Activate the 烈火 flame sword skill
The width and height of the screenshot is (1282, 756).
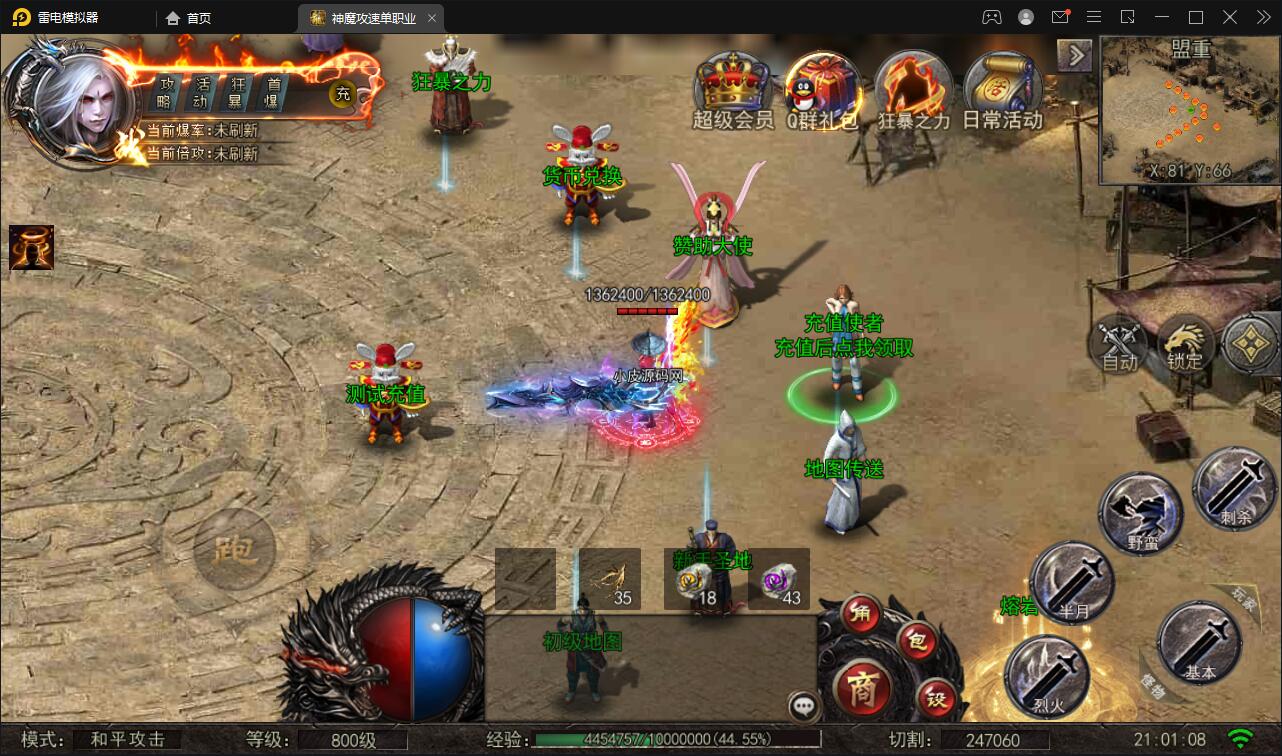(1047, 677)
